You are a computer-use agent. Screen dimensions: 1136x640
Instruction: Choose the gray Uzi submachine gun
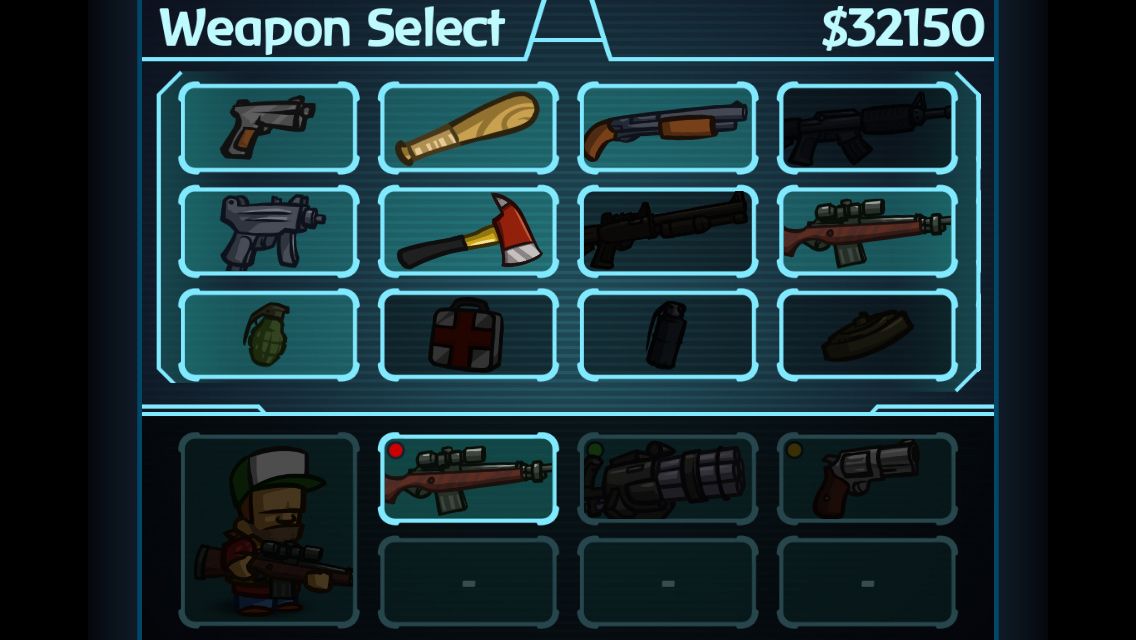click(x=268, y=231)
